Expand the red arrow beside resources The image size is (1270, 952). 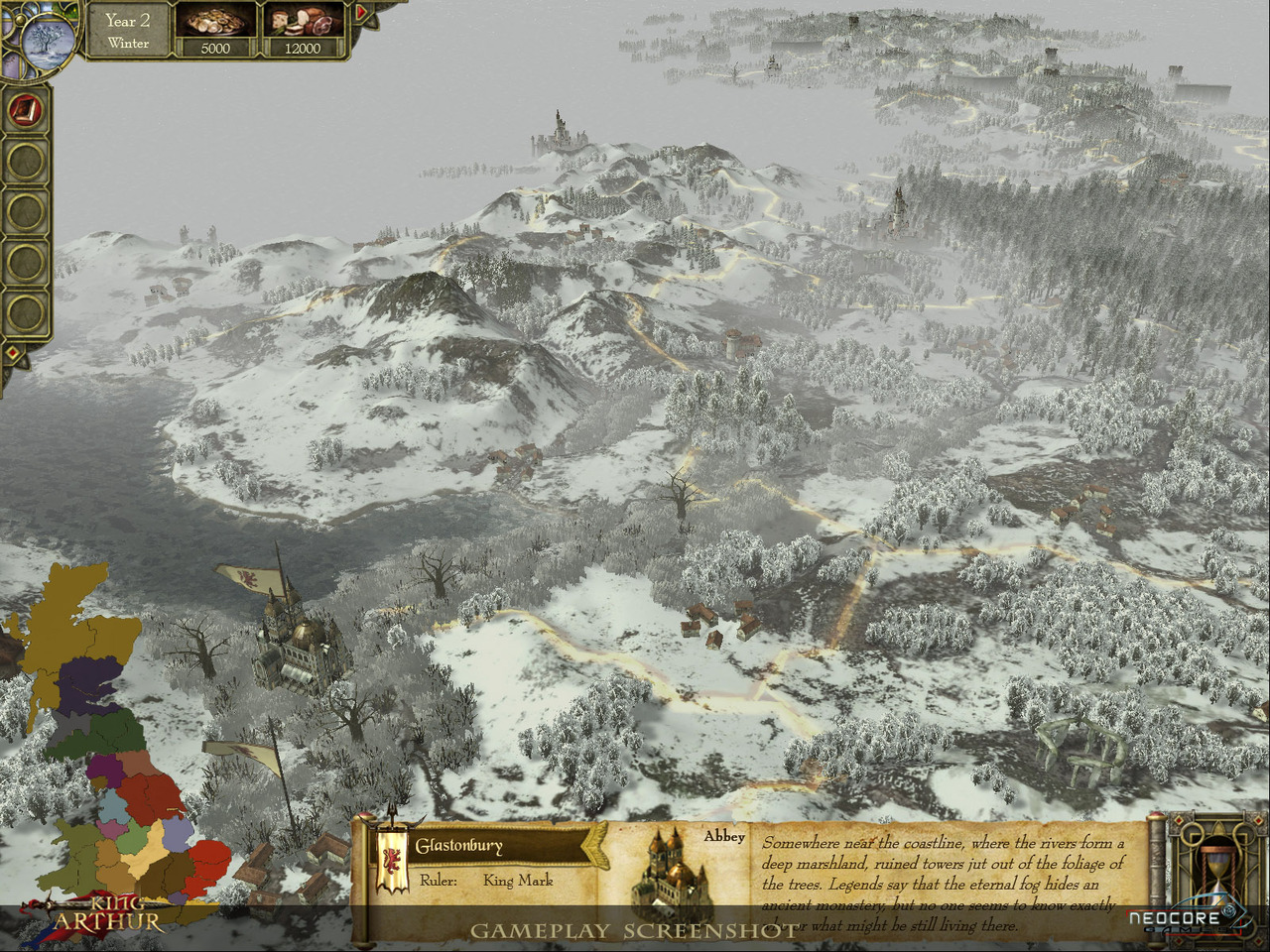pos(361,13)
